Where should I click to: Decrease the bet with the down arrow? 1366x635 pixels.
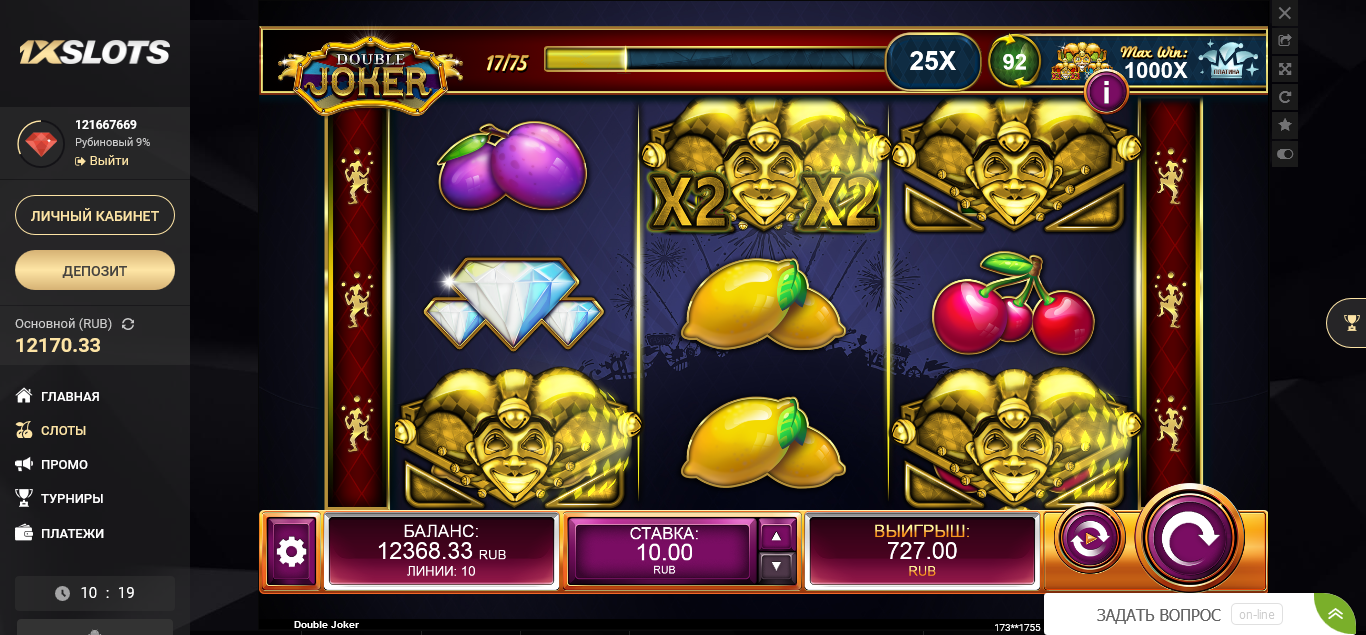click(x=777, y=567)
